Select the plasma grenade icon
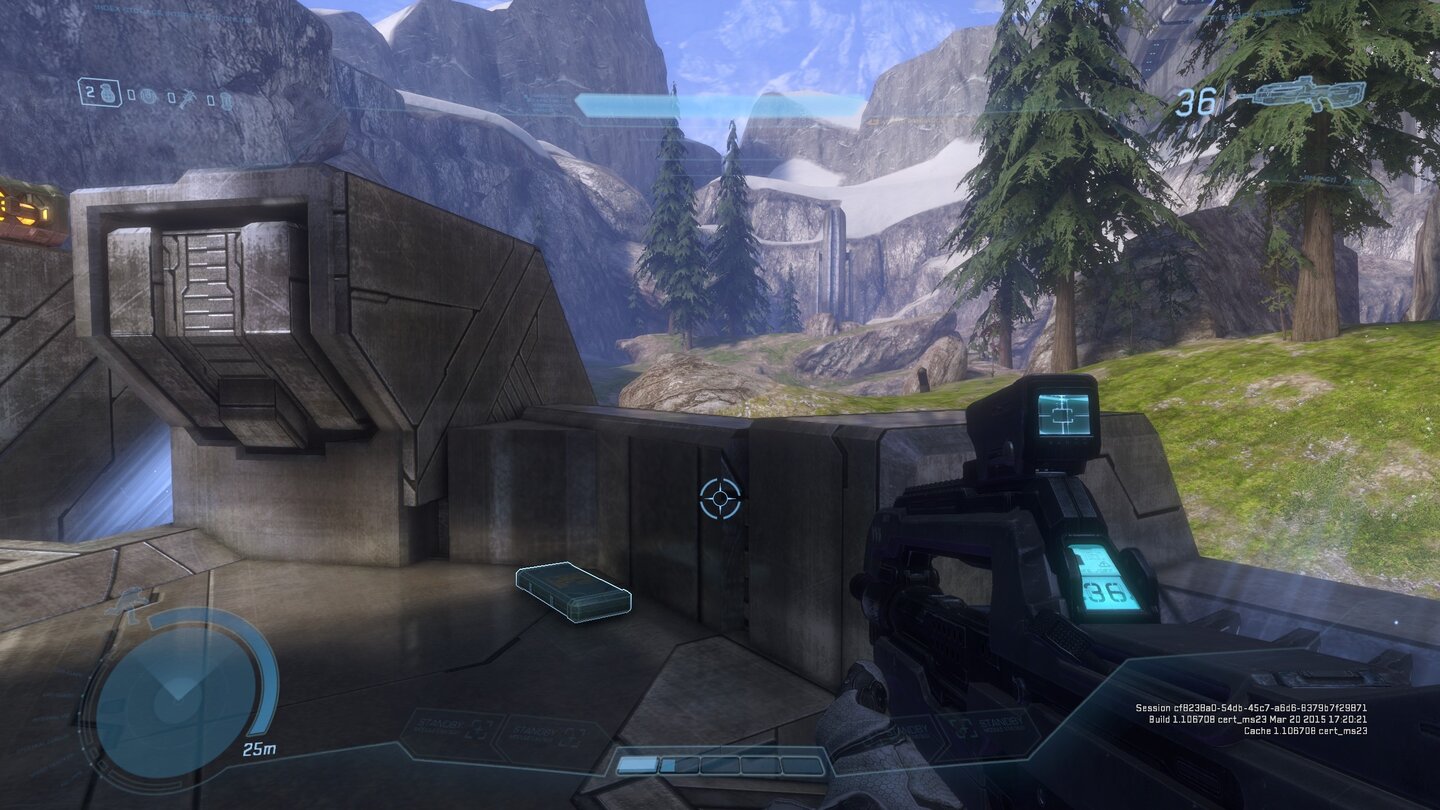Screen dimensions: 1440x810 [147, 96]
